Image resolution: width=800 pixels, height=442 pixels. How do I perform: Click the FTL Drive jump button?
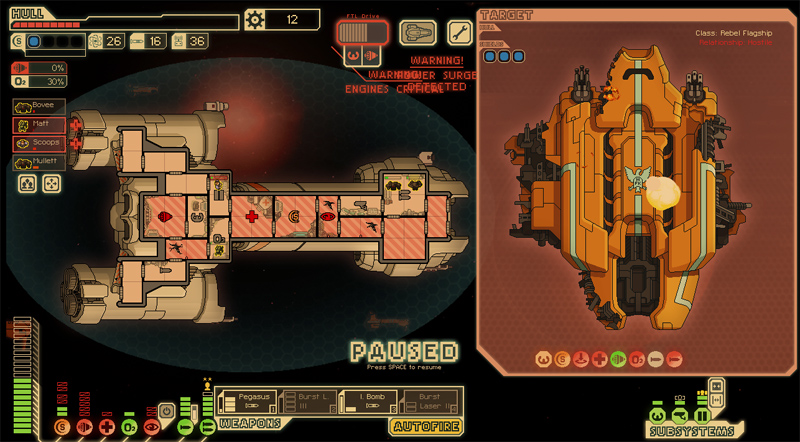(x=360, y=33)
